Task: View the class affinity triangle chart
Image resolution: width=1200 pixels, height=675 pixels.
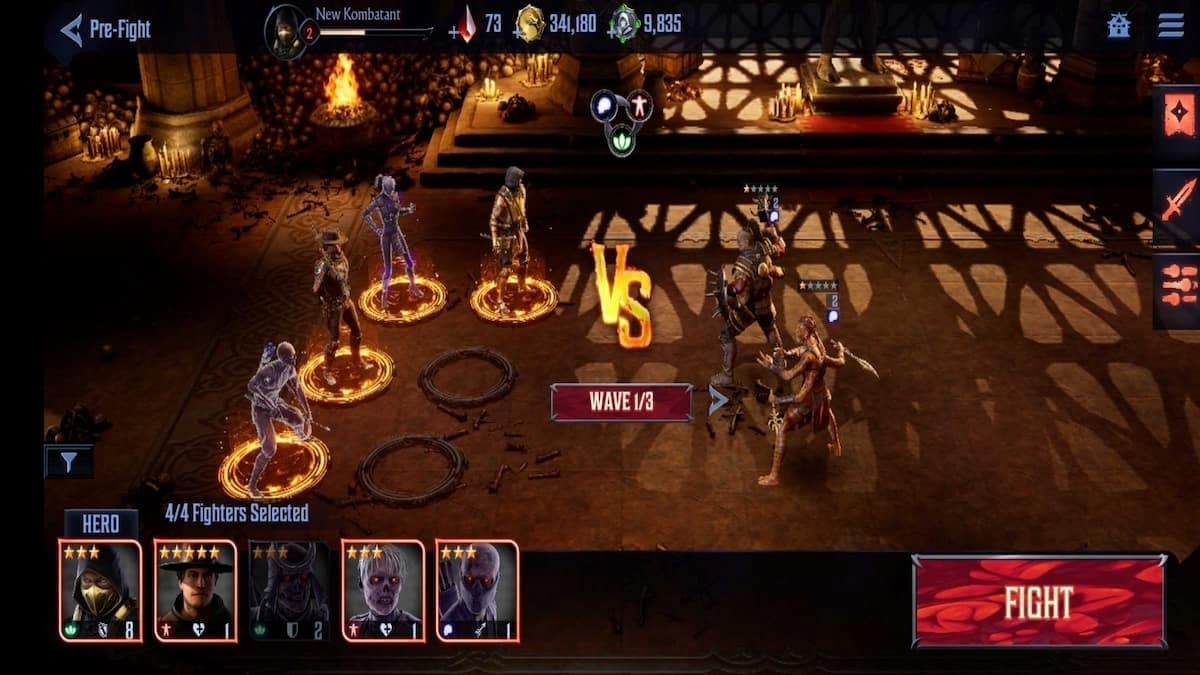Action: pyautogui.click(x=620, y=119)
